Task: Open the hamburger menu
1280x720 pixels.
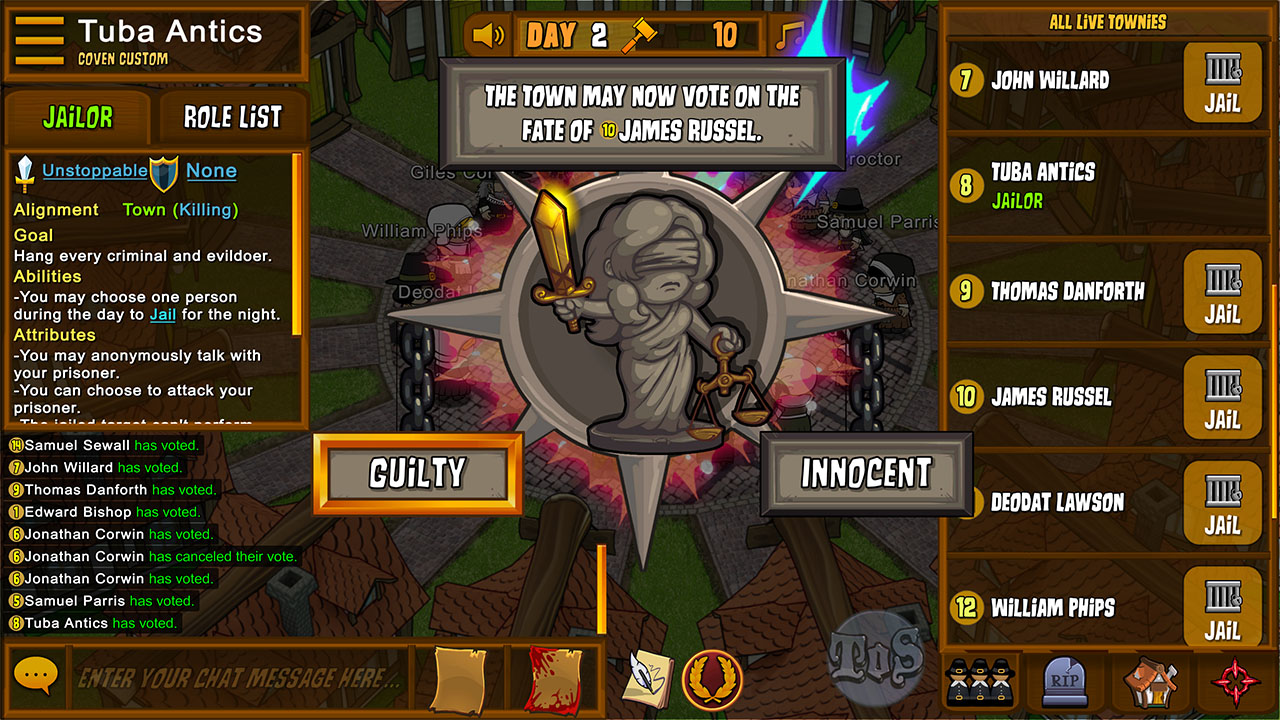Action: point(39,42)
